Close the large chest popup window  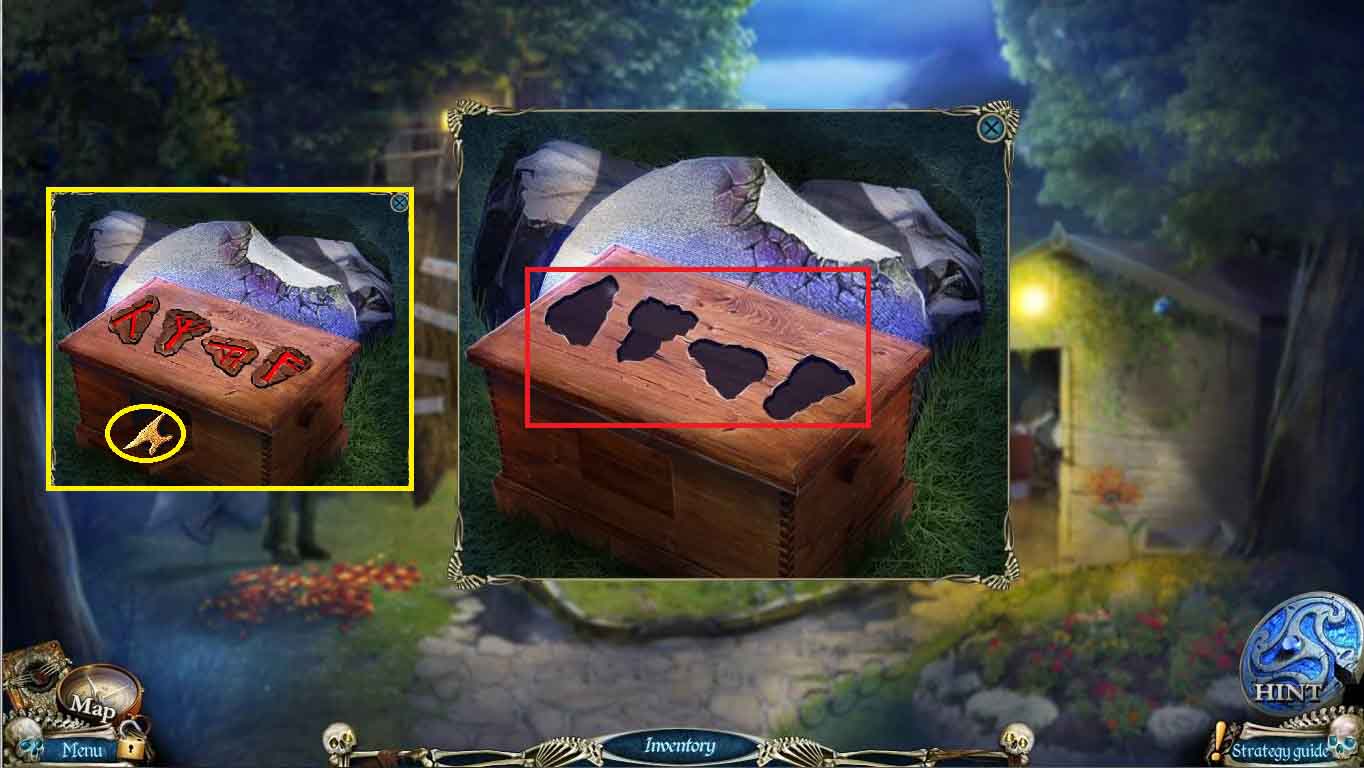click(990, 128)
